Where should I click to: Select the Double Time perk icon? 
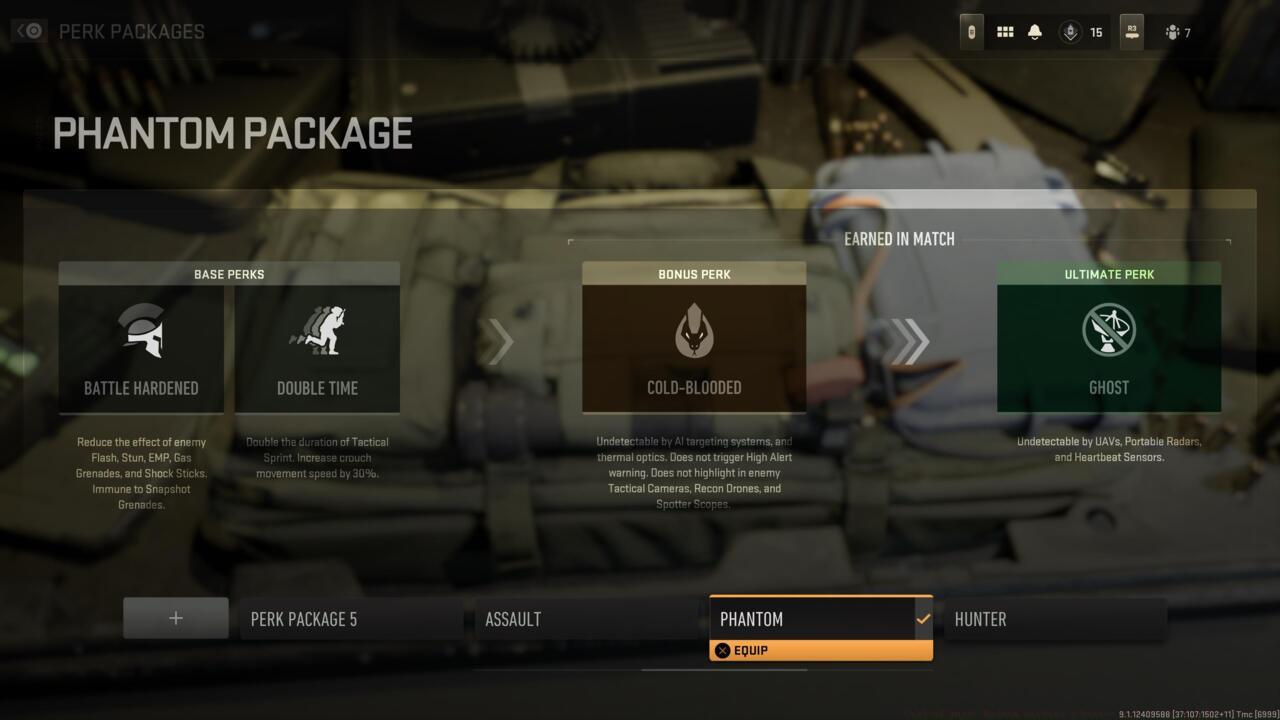coord(317,330)
